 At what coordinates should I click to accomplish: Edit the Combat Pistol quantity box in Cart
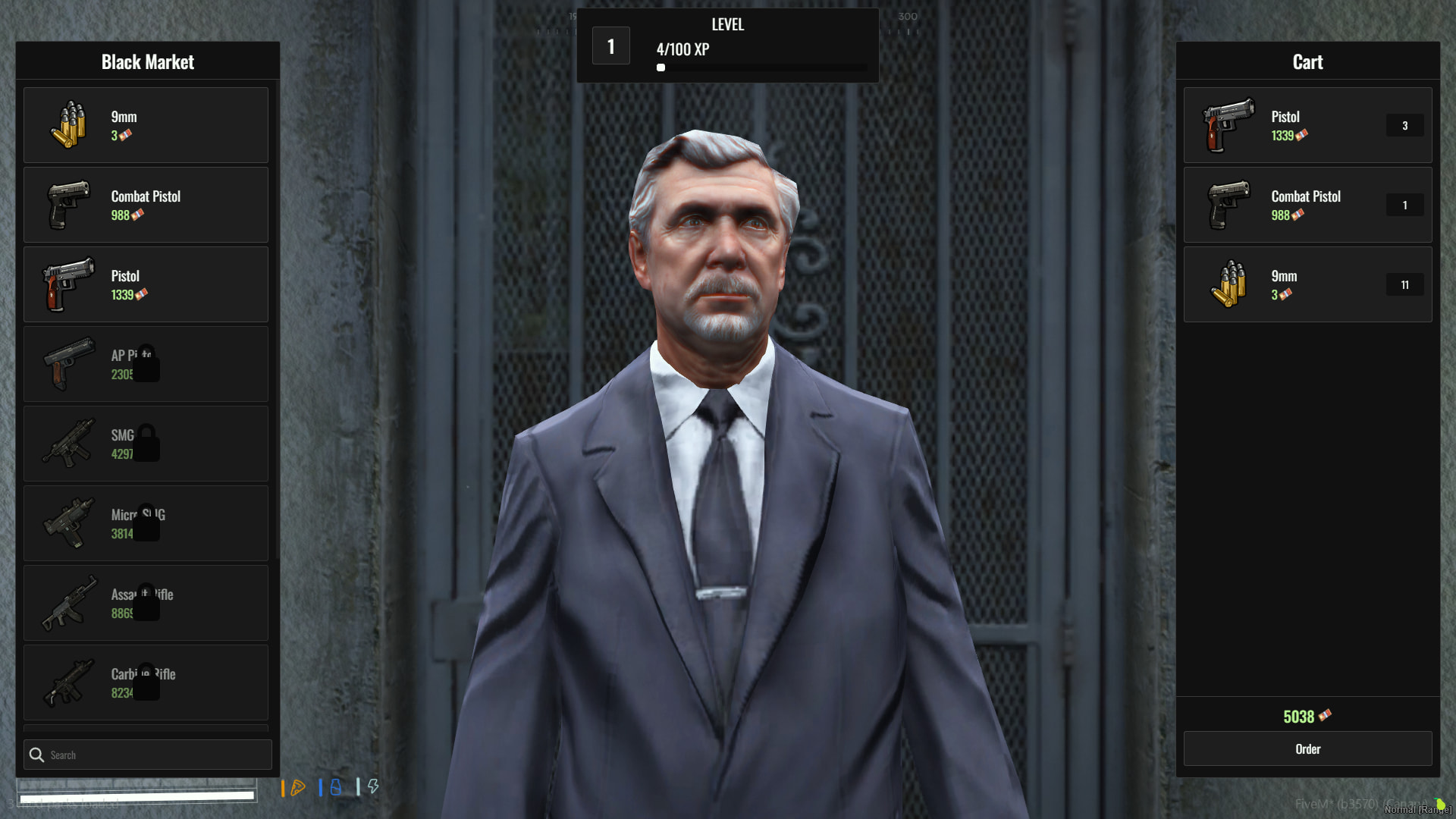click(1404, 206)
